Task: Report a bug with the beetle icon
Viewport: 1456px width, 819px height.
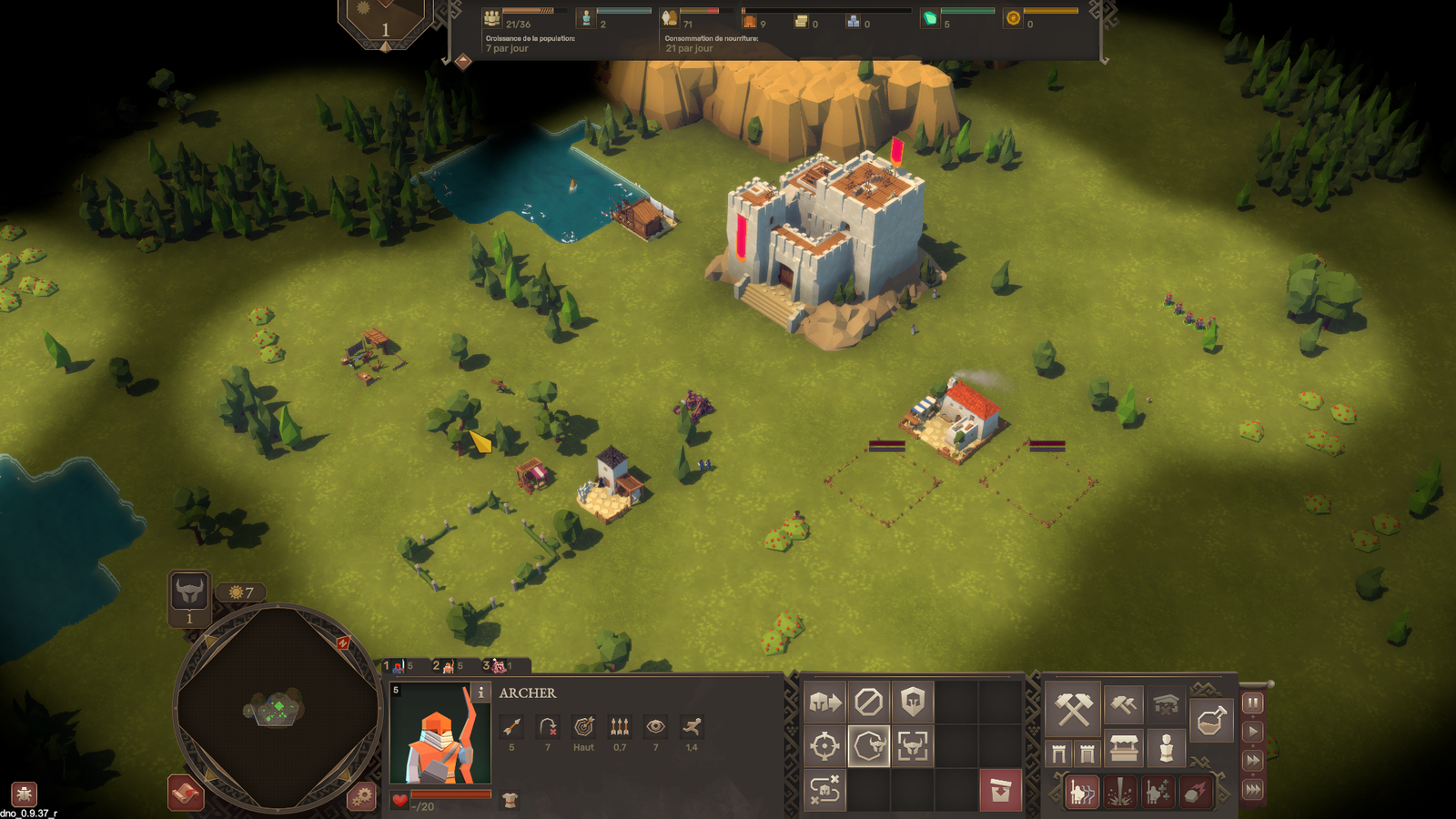Action: (x=24, y=793)
